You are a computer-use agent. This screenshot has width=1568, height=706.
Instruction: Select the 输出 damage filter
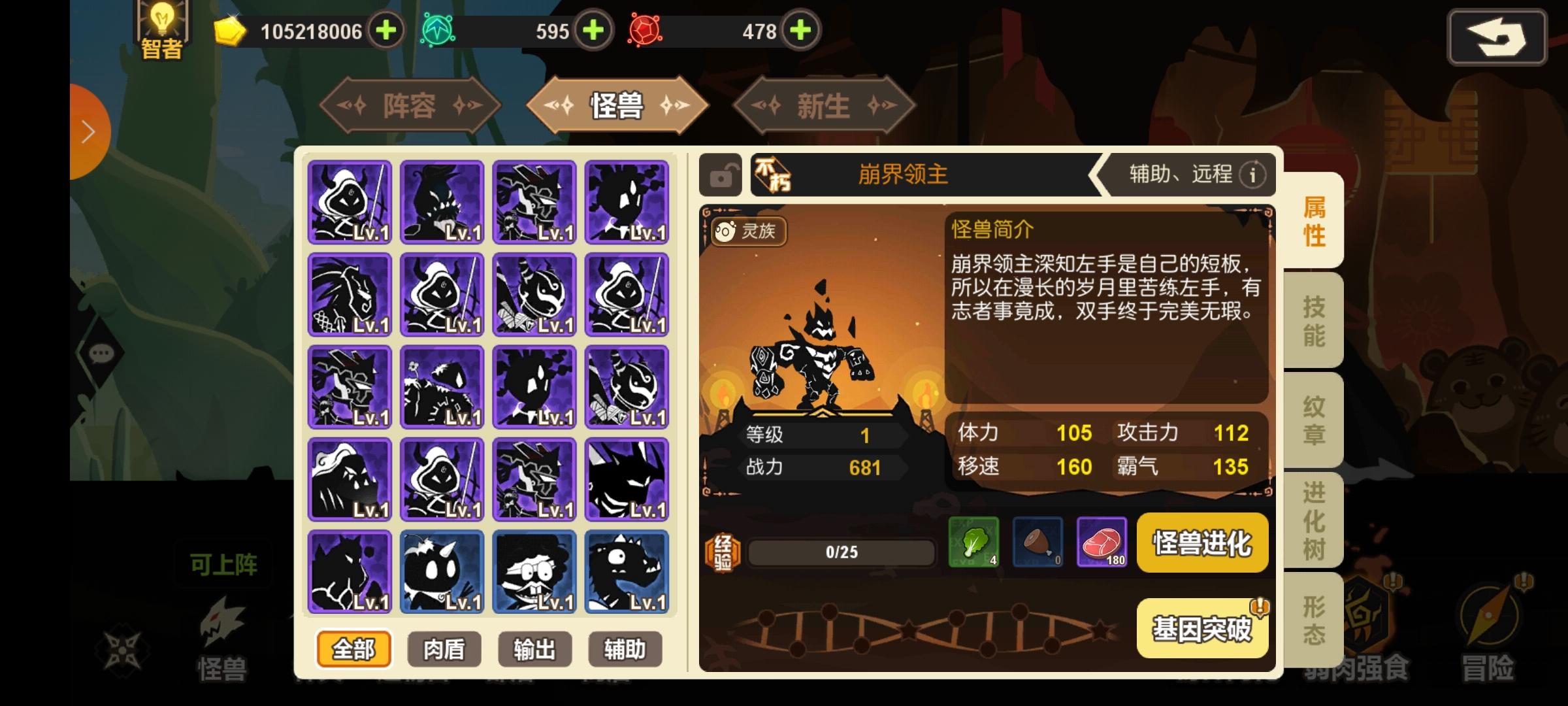tap(534, 648)
